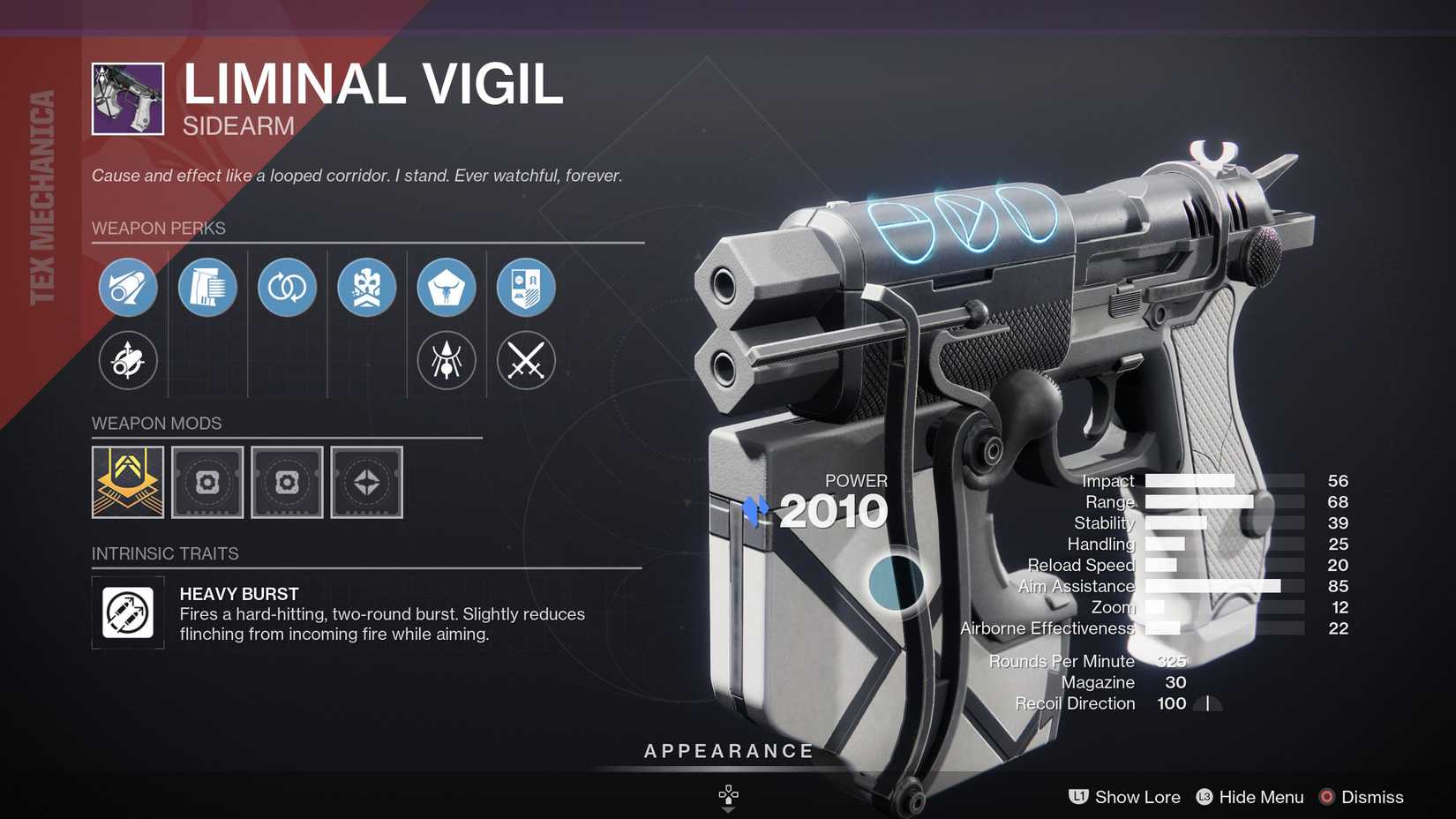Select the pentagon origin trait icon

(446, 288)
